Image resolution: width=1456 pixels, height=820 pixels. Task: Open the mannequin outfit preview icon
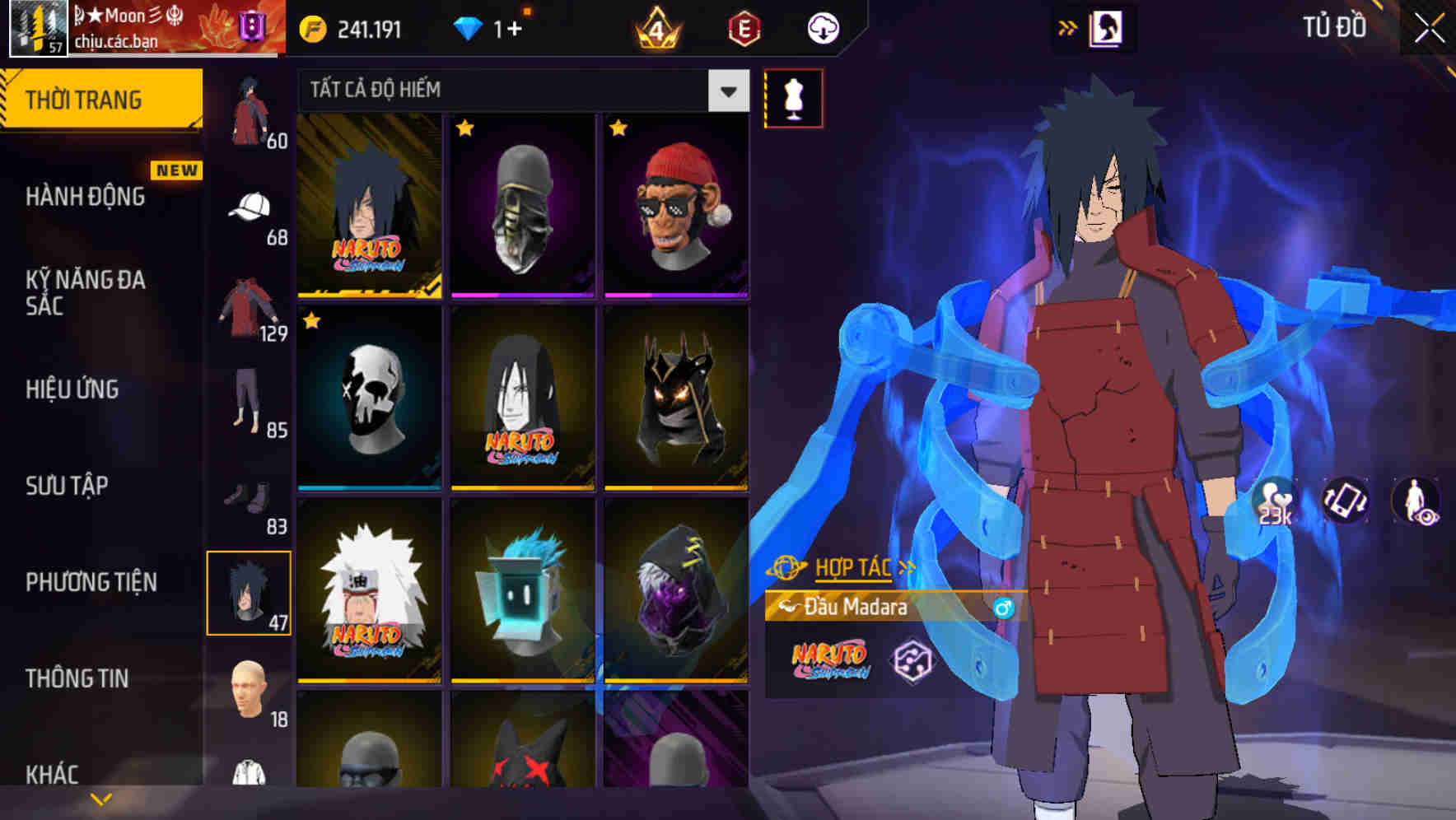click(x=793, y=98)
